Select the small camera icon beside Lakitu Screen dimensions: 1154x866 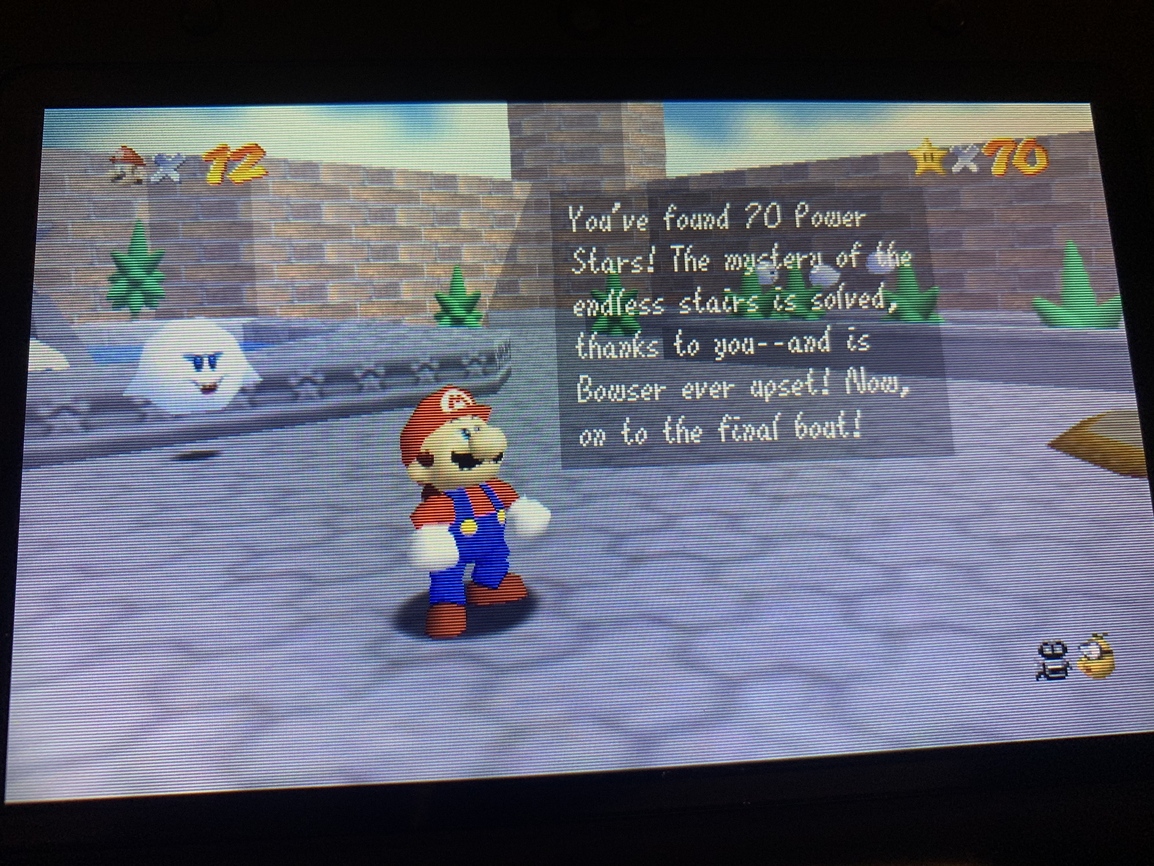click(1053, 659)
